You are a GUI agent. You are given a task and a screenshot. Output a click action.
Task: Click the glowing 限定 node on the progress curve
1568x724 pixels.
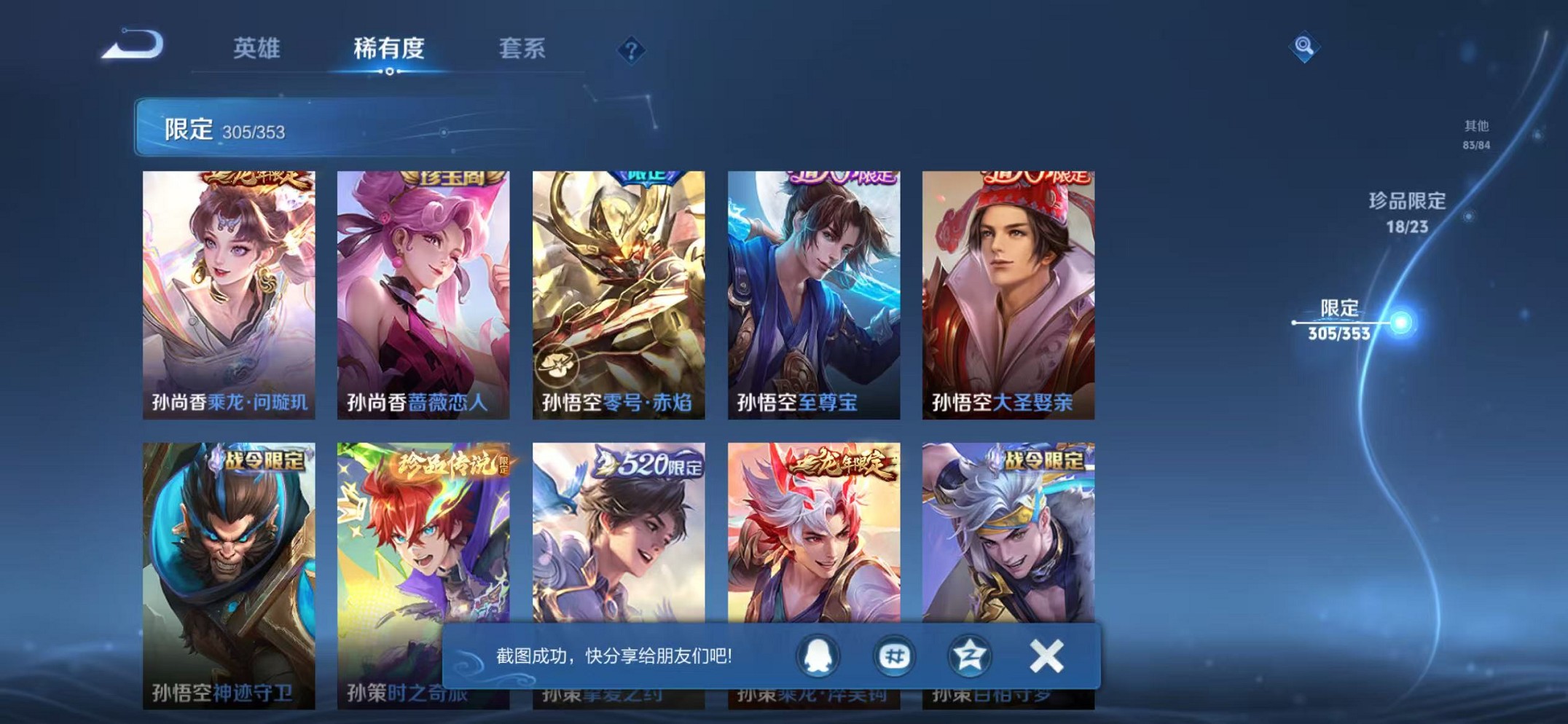(1400, 319)
